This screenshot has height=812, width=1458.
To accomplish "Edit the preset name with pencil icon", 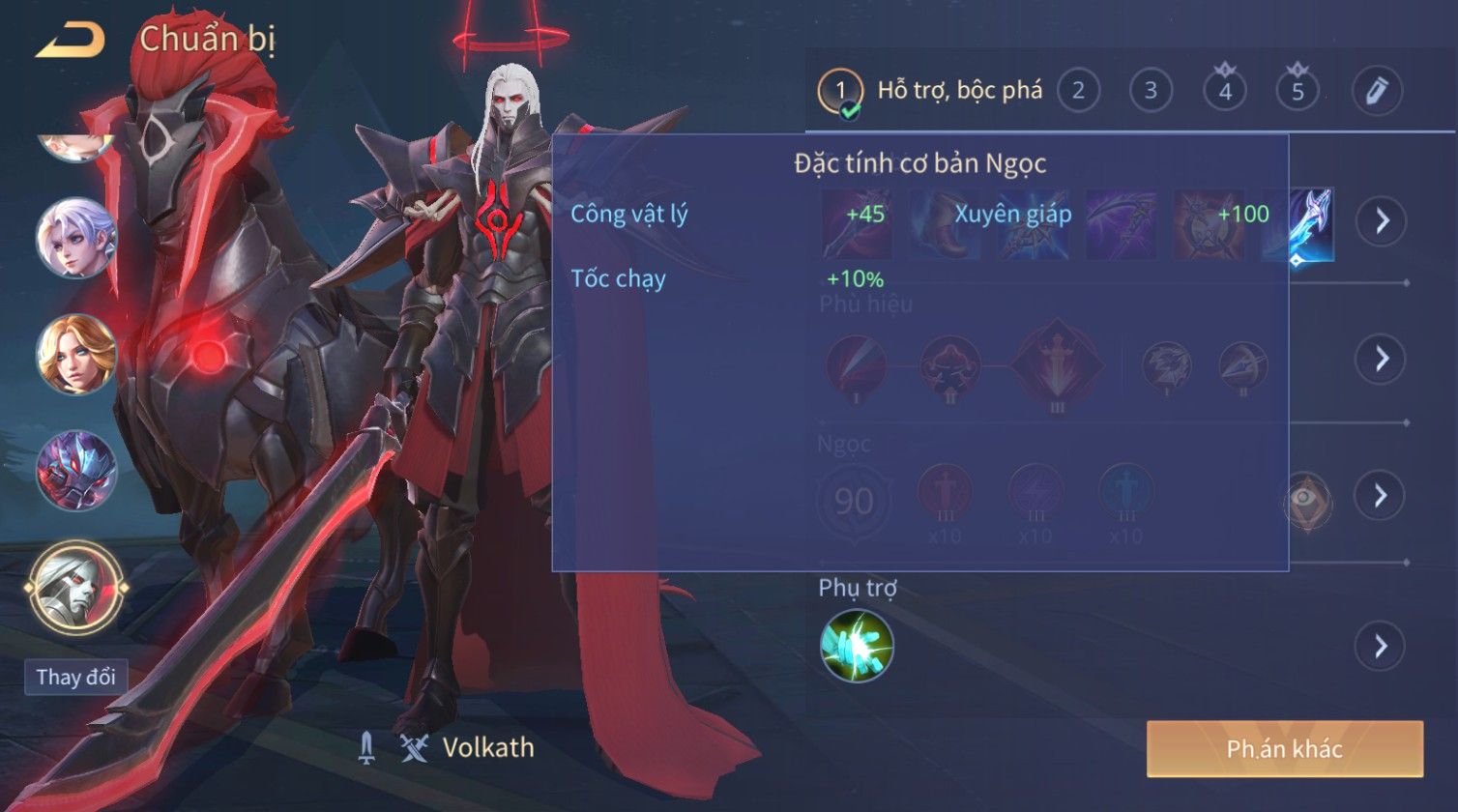I will 1377,91.
